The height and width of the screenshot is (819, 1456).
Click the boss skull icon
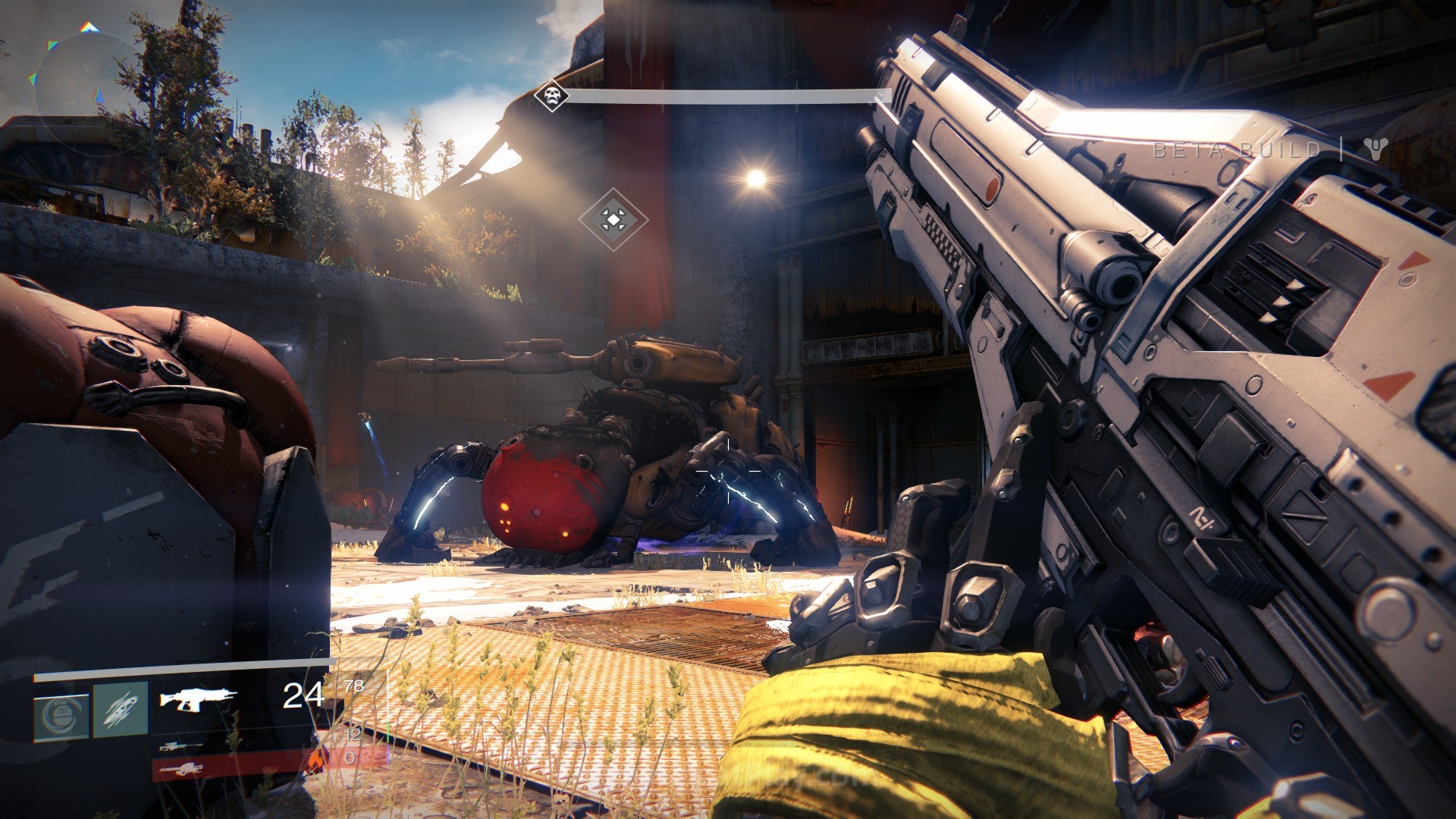pyautogui.click(x=551, y=96)
